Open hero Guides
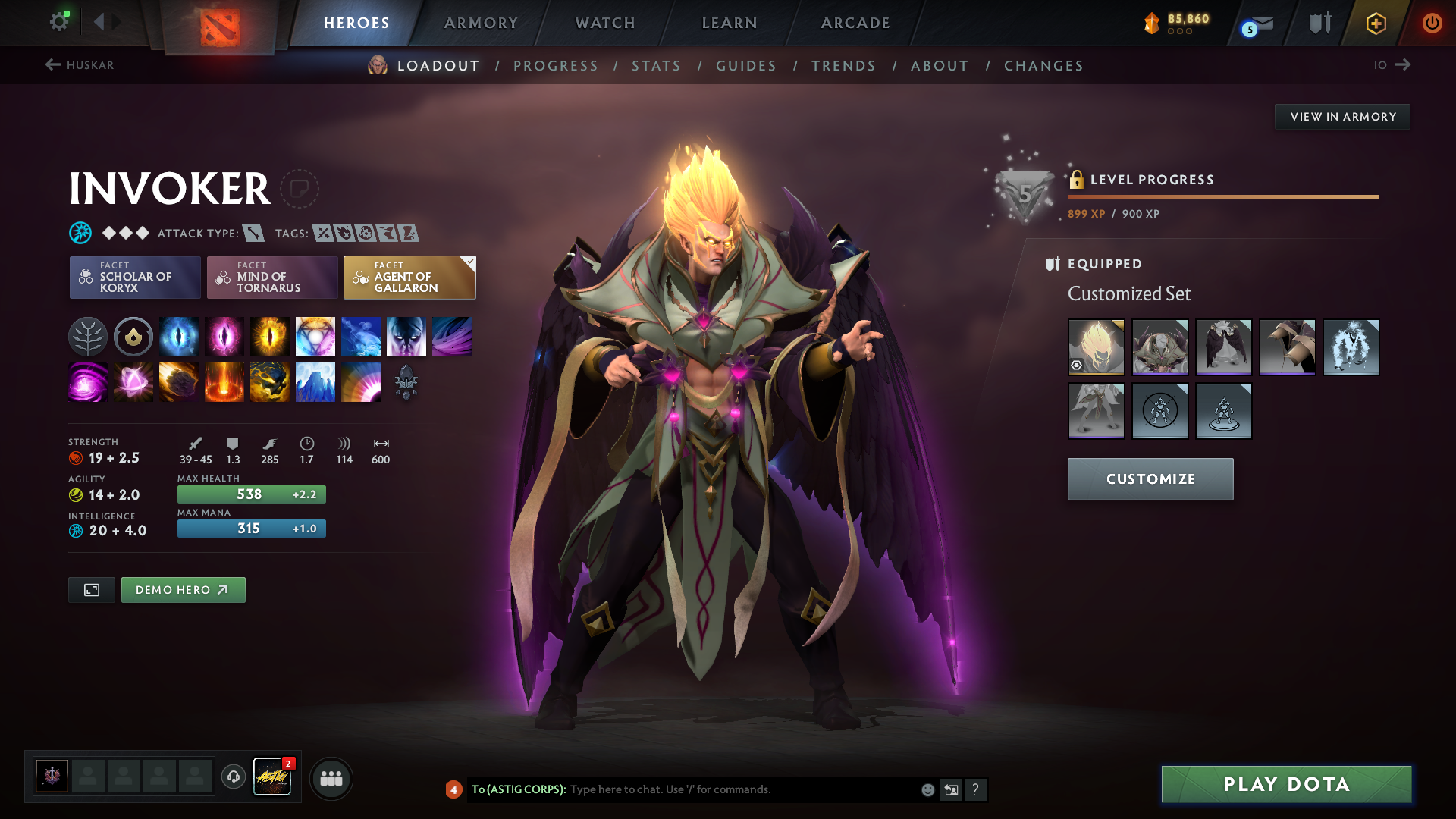Image resolution: width=1456 pixels, height=819 pixels. coord(746,66)
